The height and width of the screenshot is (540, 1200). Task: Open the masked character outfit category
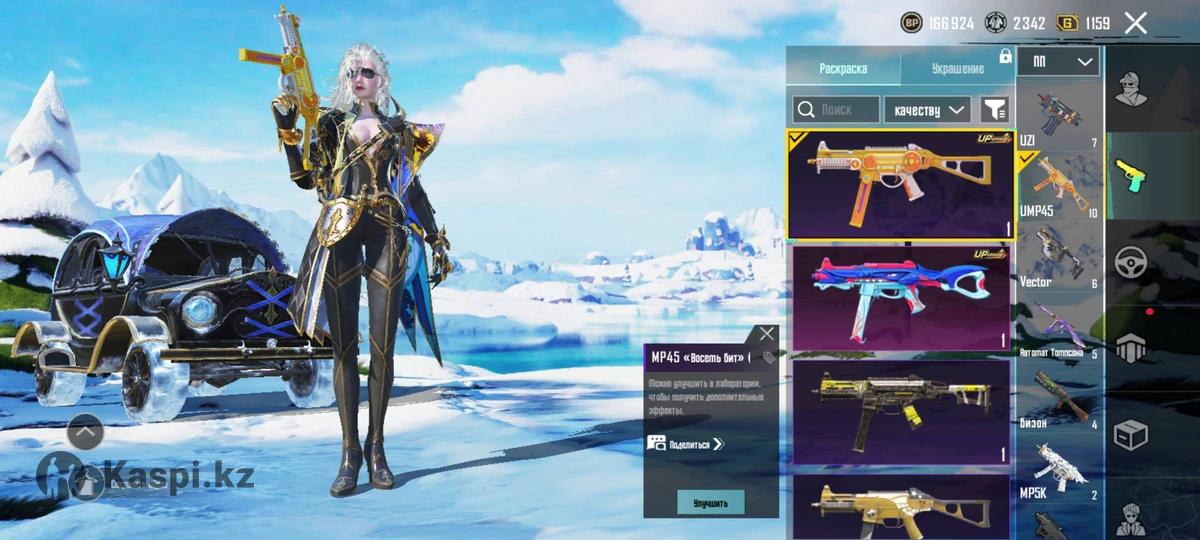[x=1131, y=89]
